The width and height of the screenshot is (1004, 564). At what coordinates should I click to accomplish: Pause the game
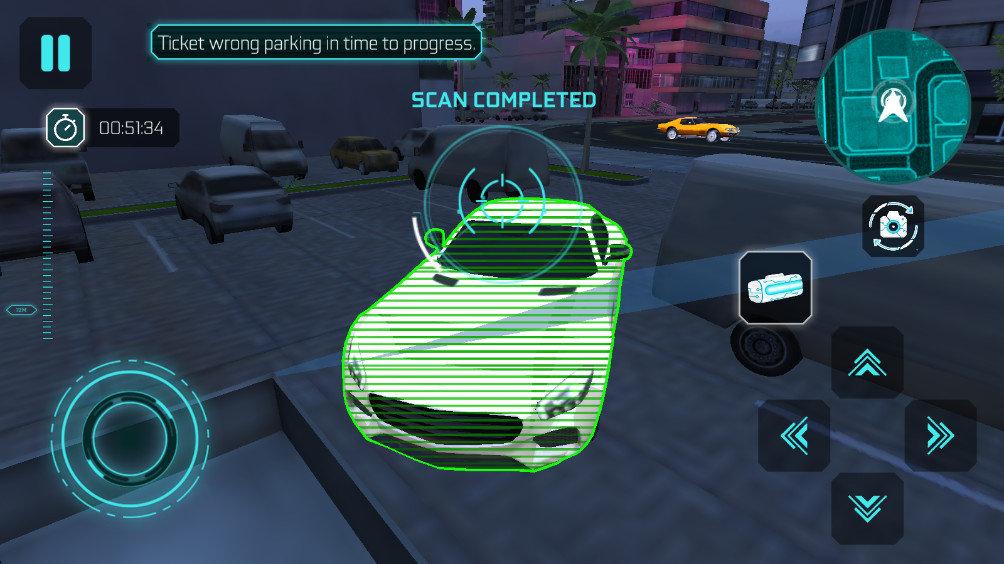(x=55, y=53)
